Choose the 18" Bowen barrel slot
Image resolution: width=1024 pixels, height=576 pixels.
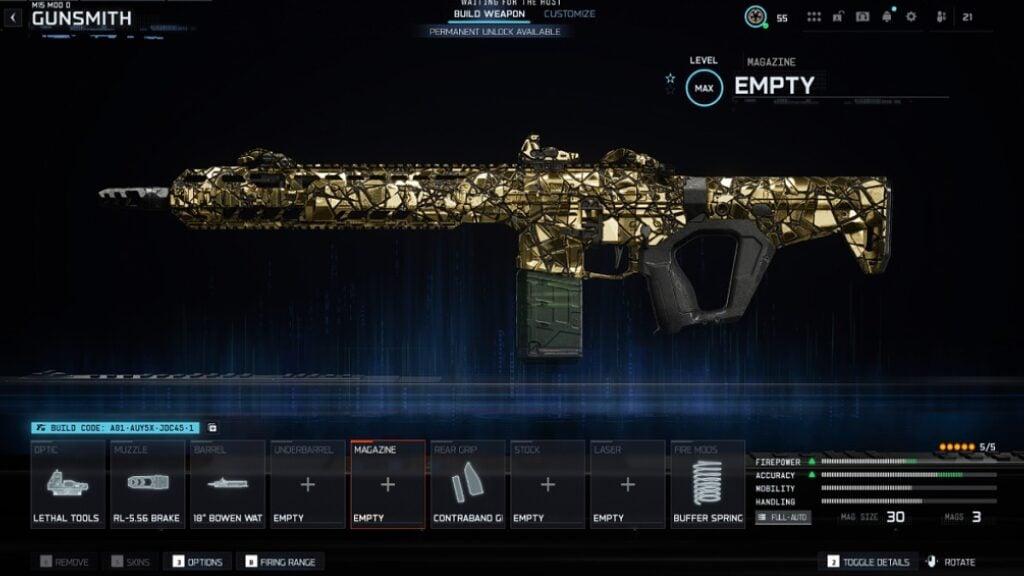click(x=227, y=484)
